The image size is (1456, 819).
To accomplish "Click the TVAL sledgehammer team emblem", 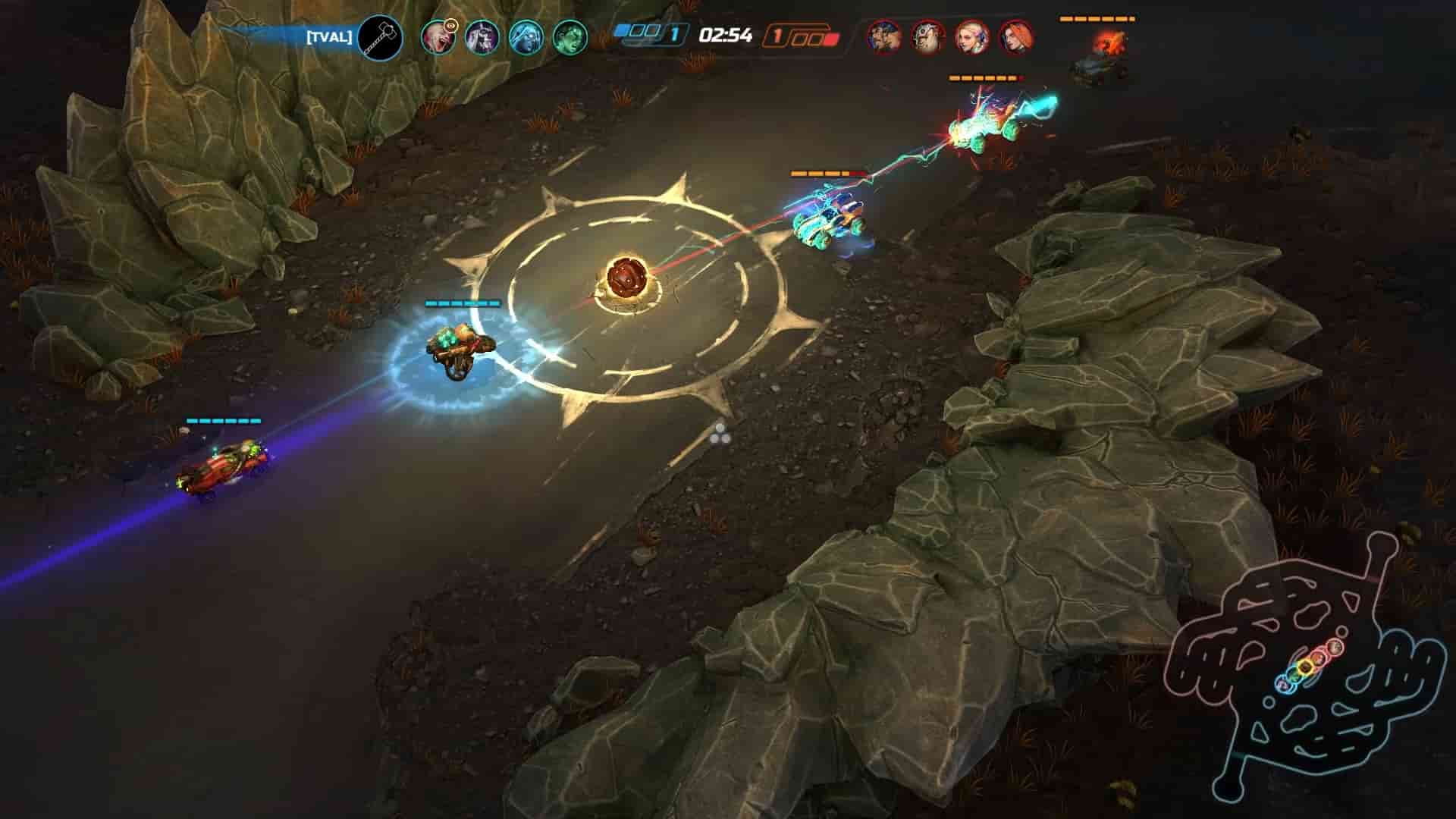I will tap(380, 37).
